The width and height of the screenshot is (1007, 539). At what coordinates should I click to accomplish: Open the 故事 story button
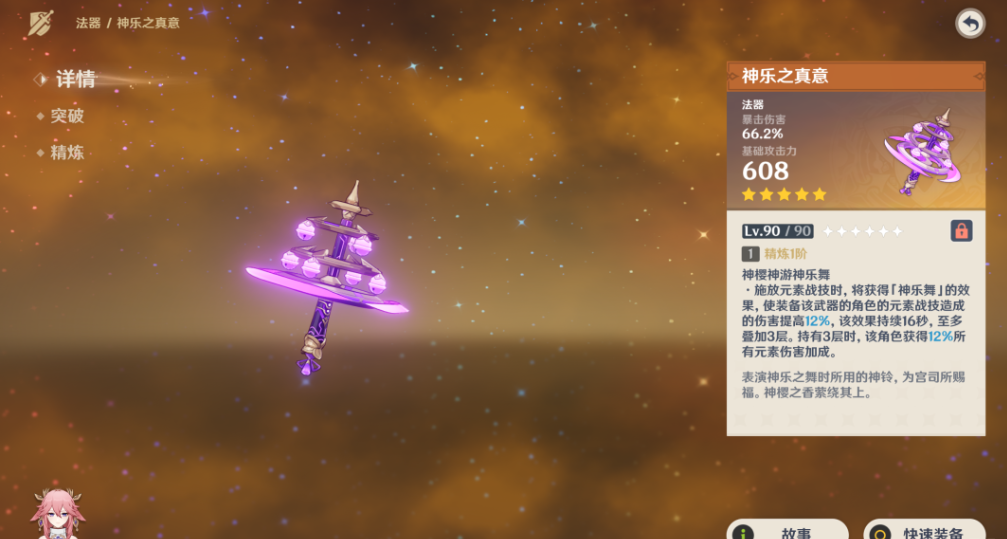tap(788, 530)
